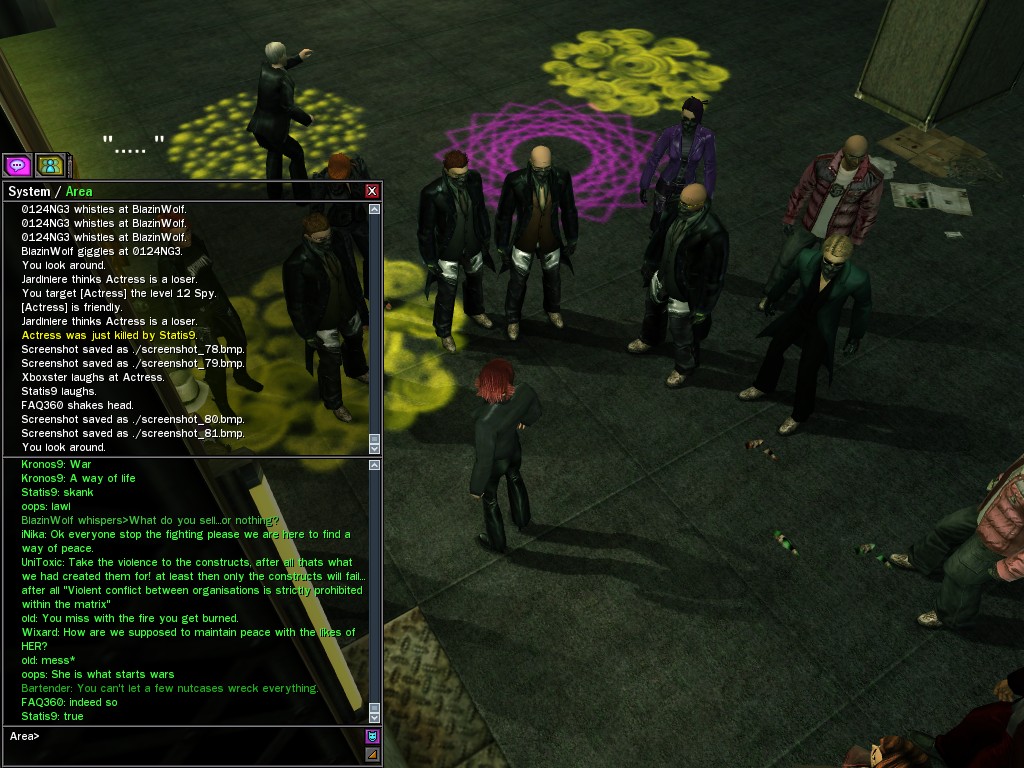Close the System / Area chat window

(372, 191)
